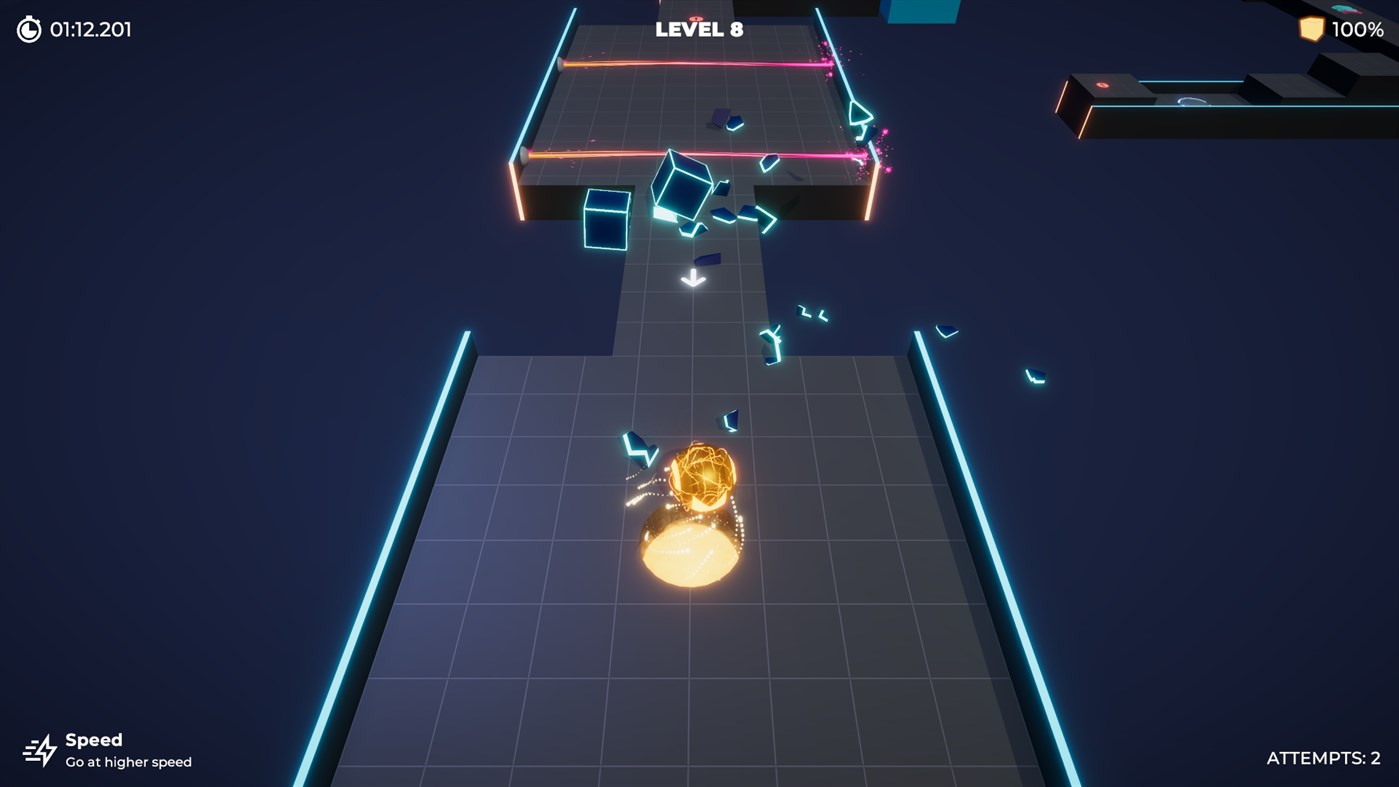Click the LEVEL 8 heading
The image size is (1399, 787).
coord(698,28)
